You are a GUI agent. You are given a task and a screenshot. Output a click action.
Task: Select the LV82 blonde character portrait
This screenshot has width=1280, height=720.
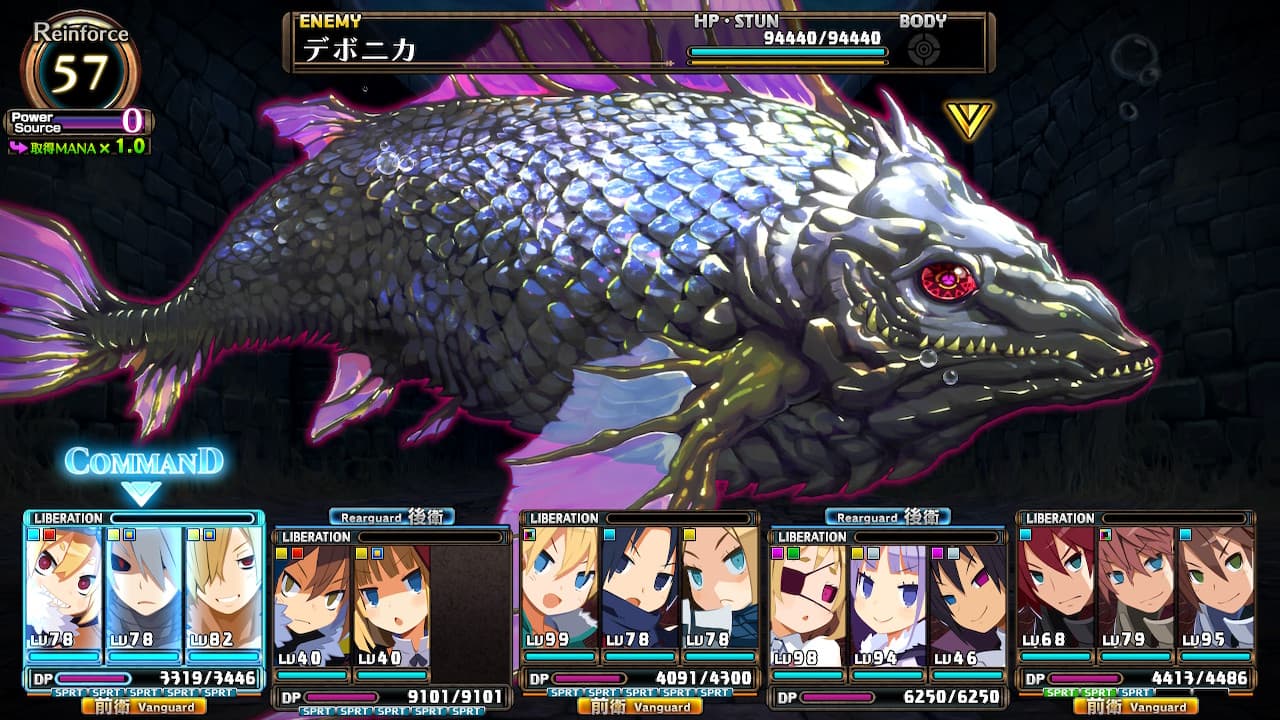223,590
